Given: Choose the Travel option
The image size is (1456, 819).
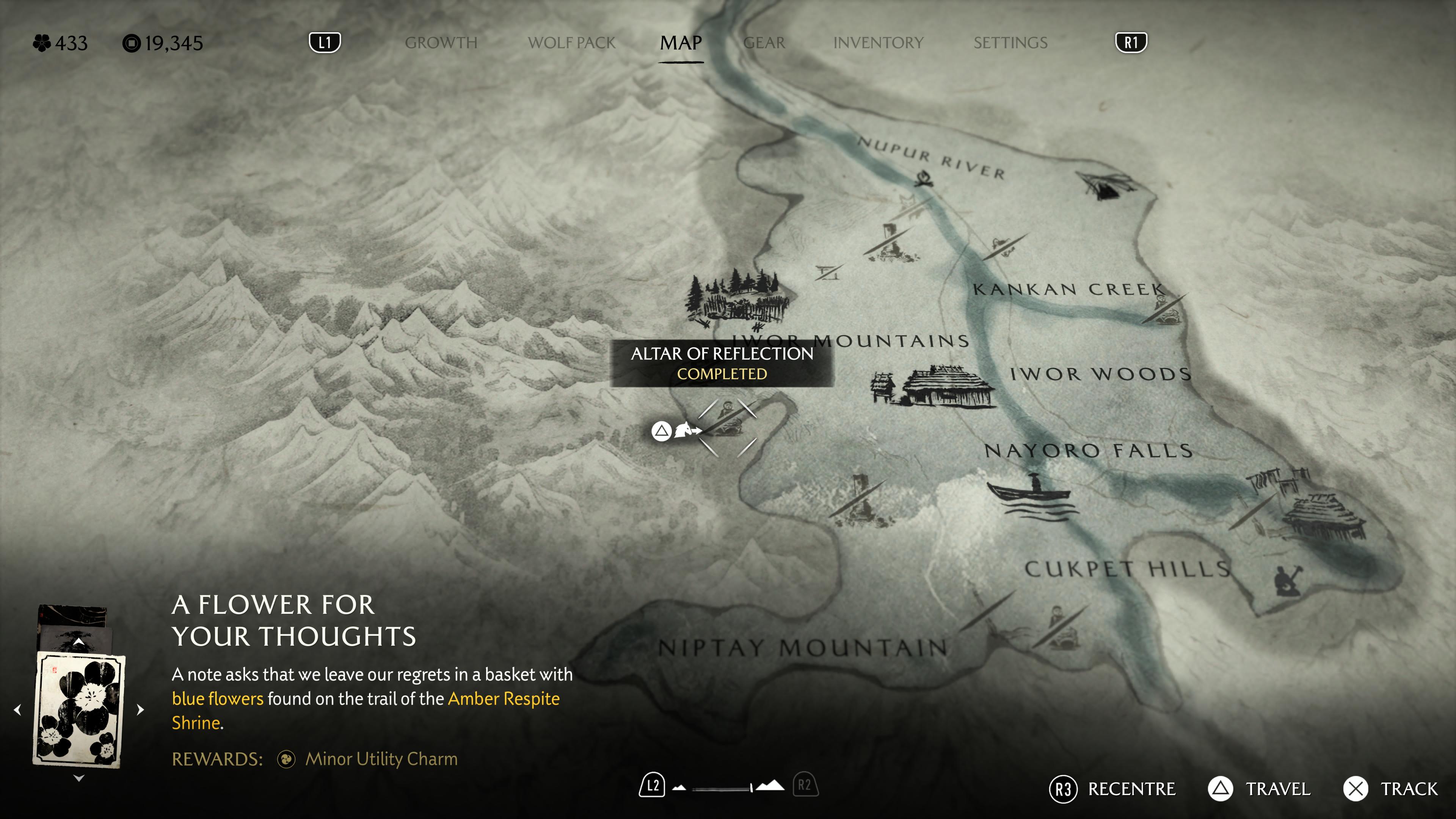Looking at the screenshot, I should (1259, 789).
